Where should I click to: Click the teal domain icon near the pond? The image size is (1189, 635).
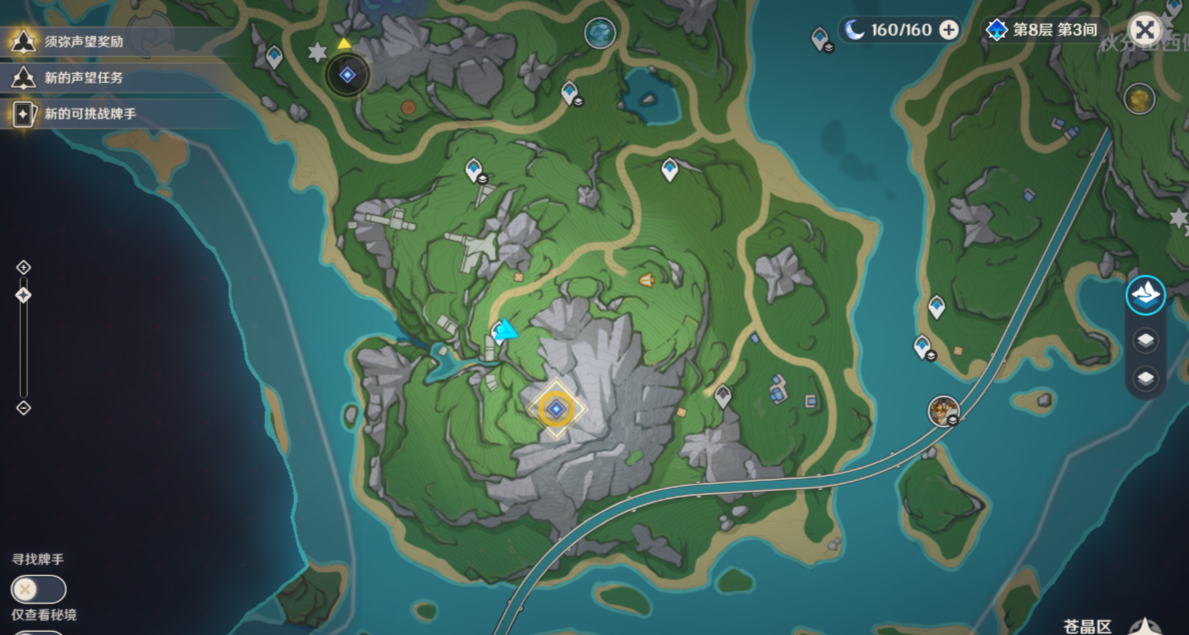click(600, 33)
